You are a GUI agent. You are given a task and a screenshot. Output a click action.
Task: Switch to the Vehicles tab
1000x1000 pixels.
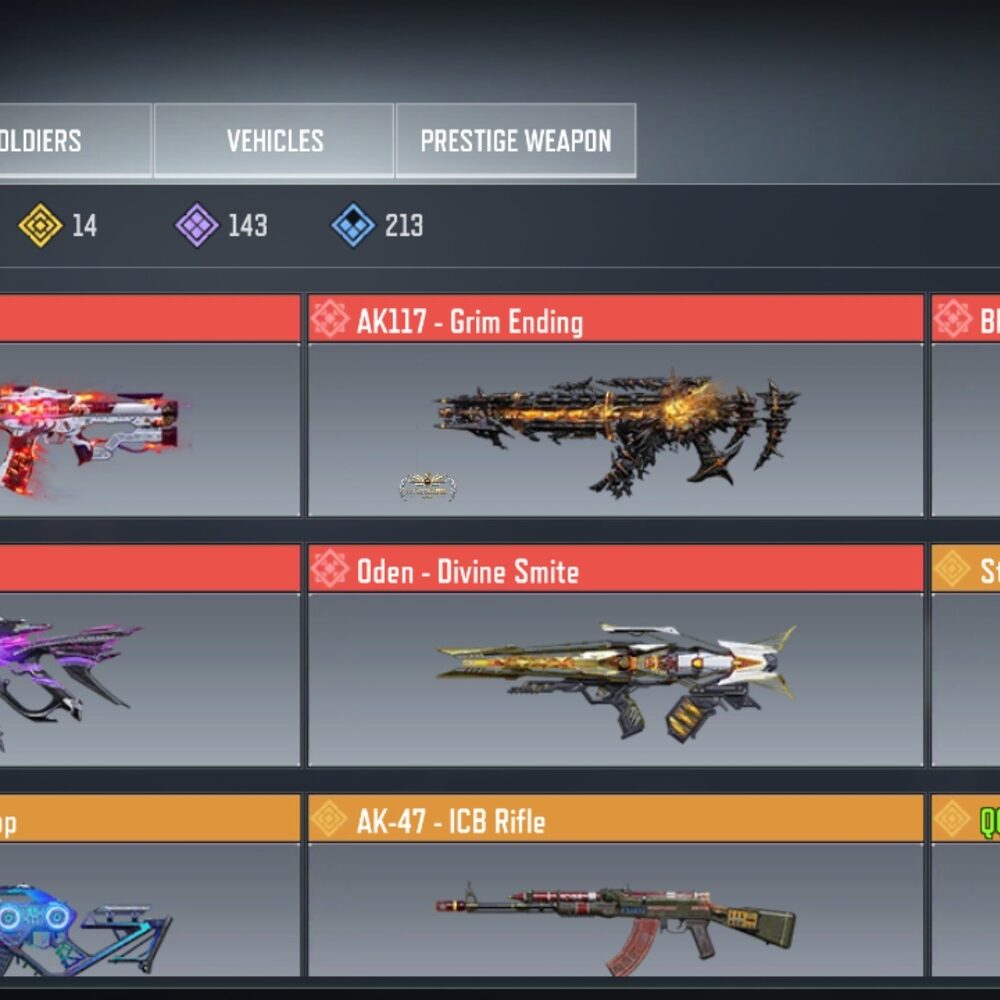click(x=274, y=141)
